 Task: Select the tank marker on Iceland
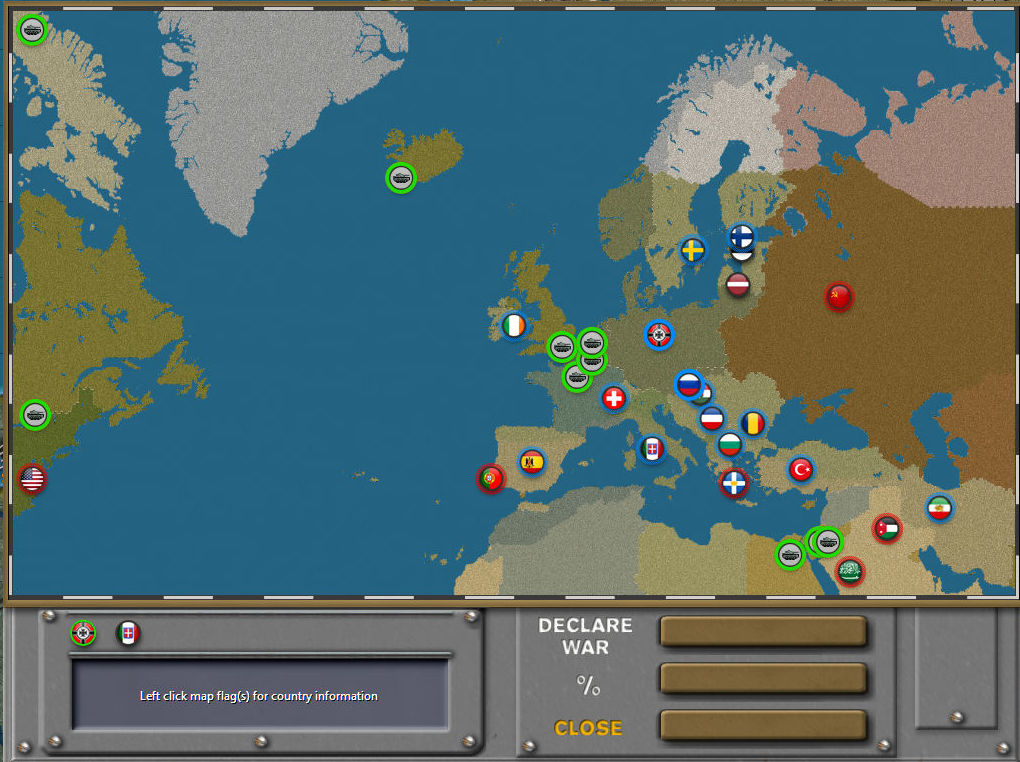[x=401, y=178]
